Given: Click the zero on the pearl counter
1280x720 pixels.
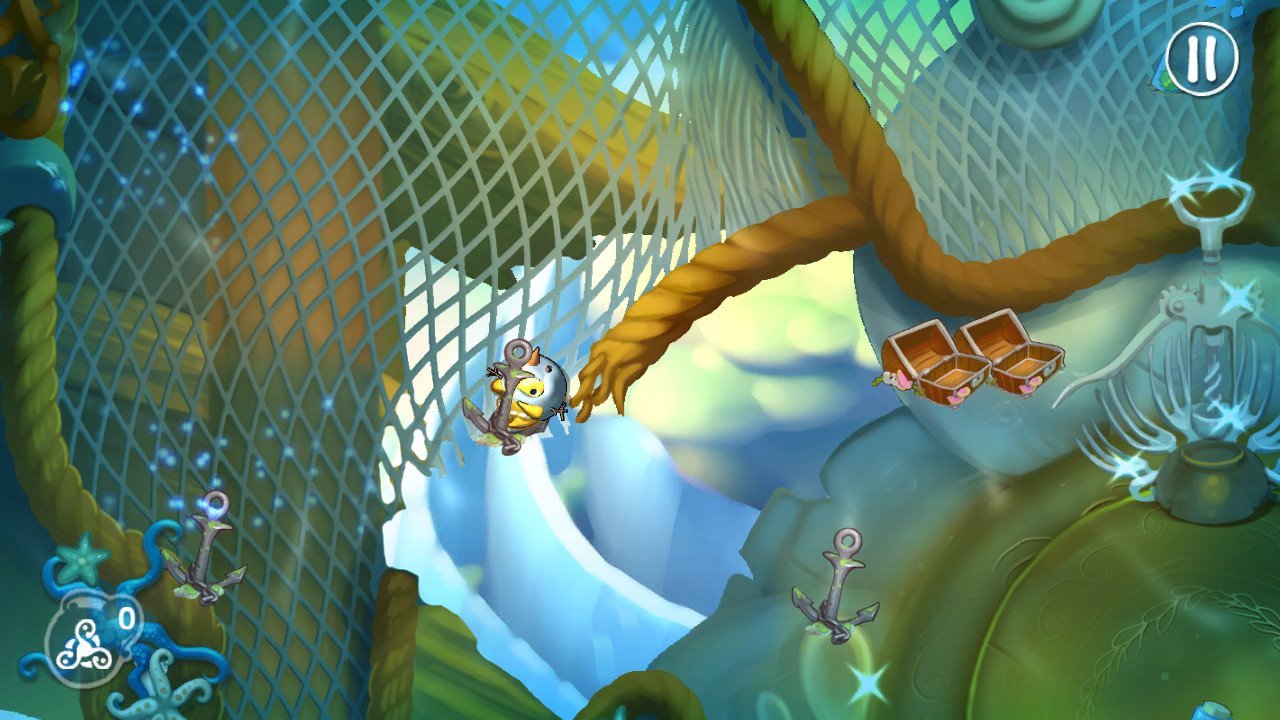Looking at the screenshot, I should 125,618.
